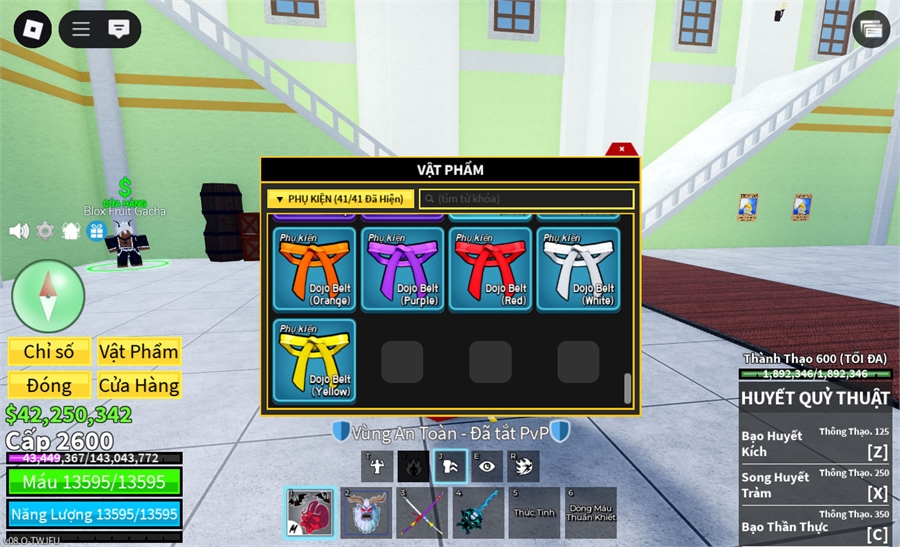The width and height of the screenshot is (900, 547).
Task: Open settings via the gear icon
Action: point(45,231)
